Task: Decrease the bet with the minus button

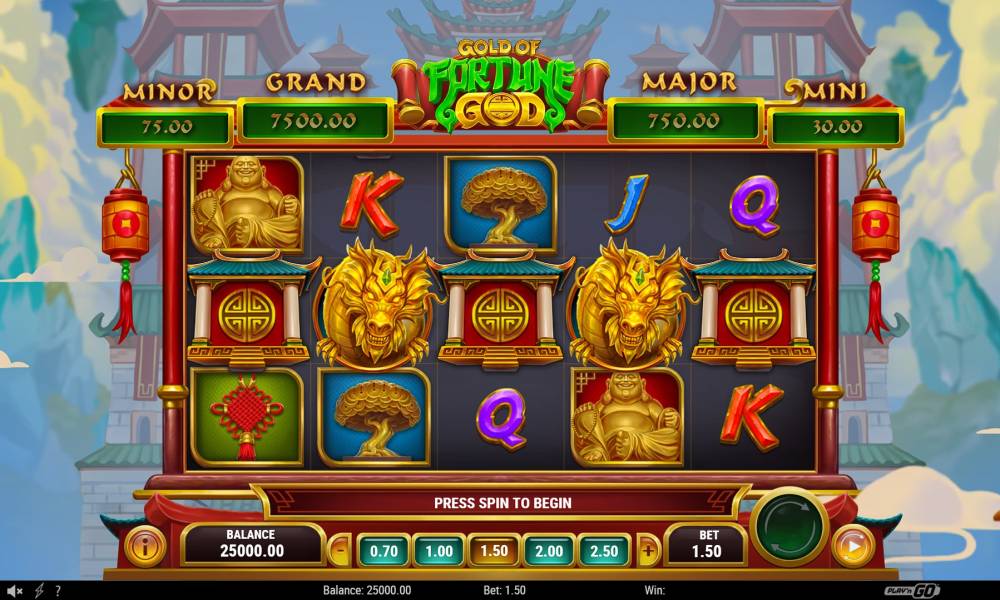Action: point(340,550)
